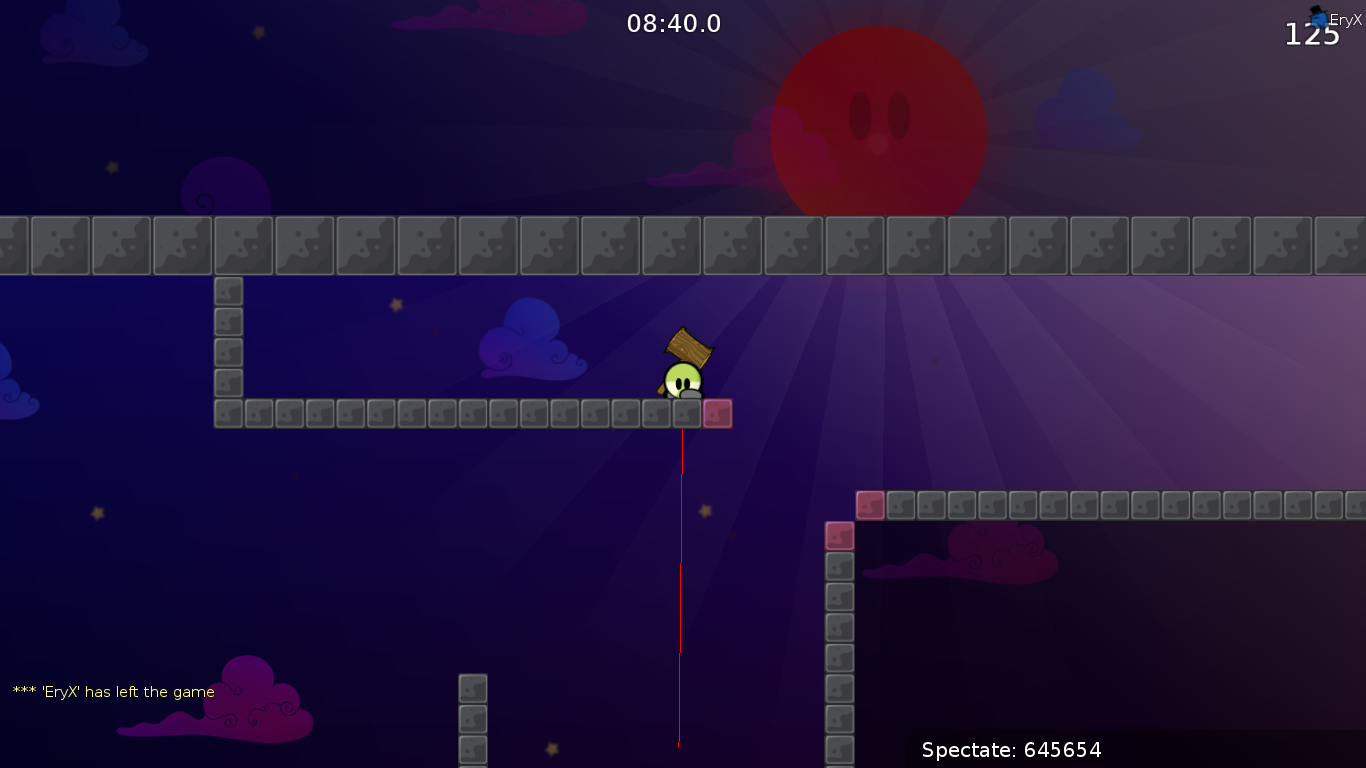The image size is (1366, 768).
Task: Click the grey pistol in the tee's hand
Action: click(x=690, y=394)
